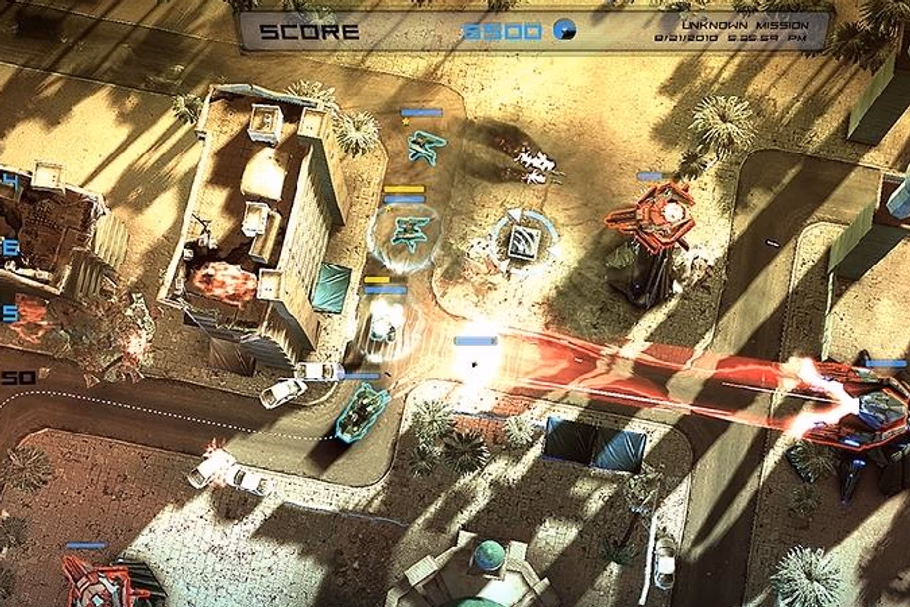Select the ability showing count 5

[x=11, y=313]
